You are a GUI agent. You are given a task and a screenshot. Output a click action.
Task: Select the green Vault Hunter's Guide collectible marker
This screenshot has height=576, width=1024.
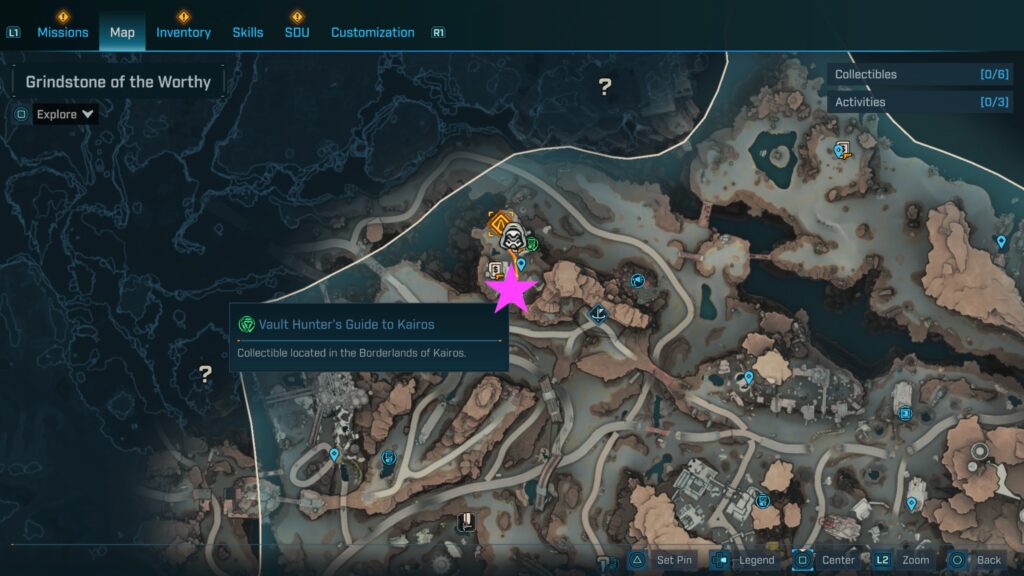(532, 243)
